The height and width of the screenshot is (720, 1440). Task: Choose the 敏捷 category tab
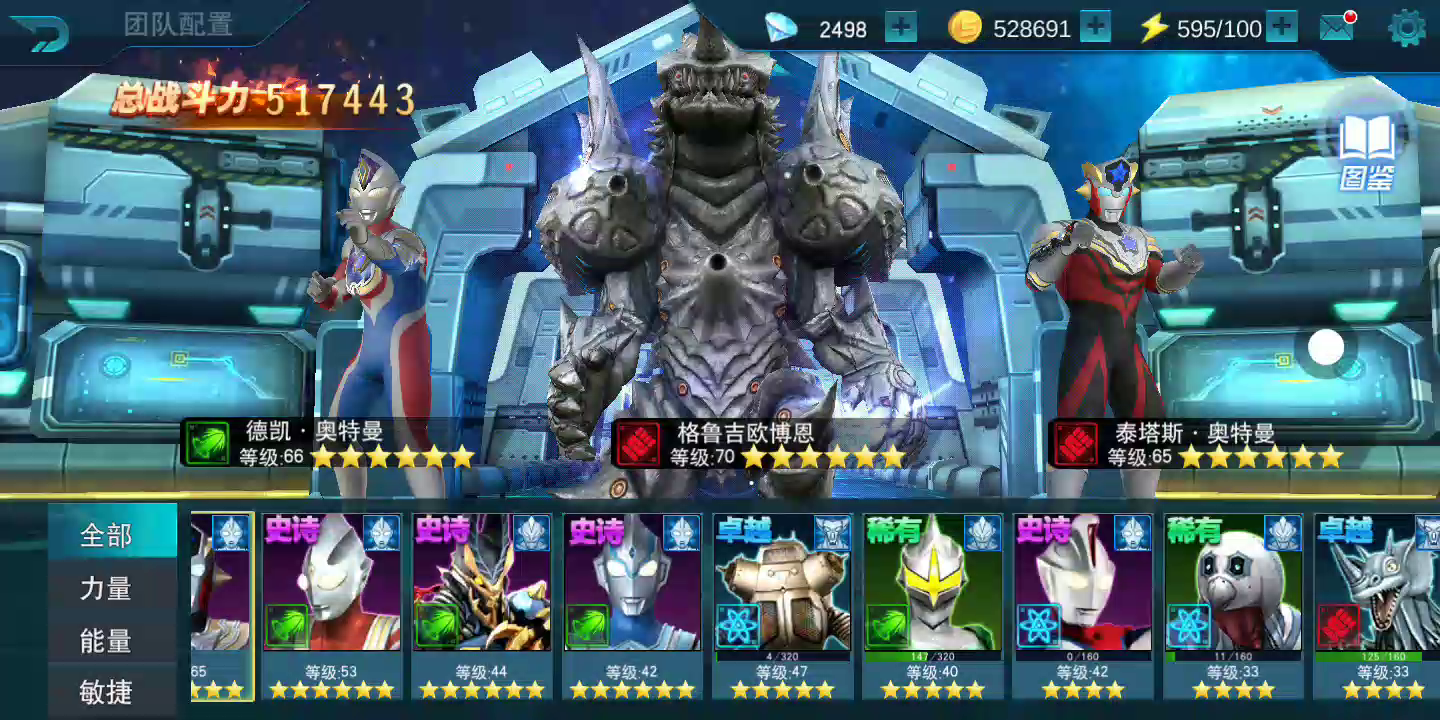pos(107,692)
